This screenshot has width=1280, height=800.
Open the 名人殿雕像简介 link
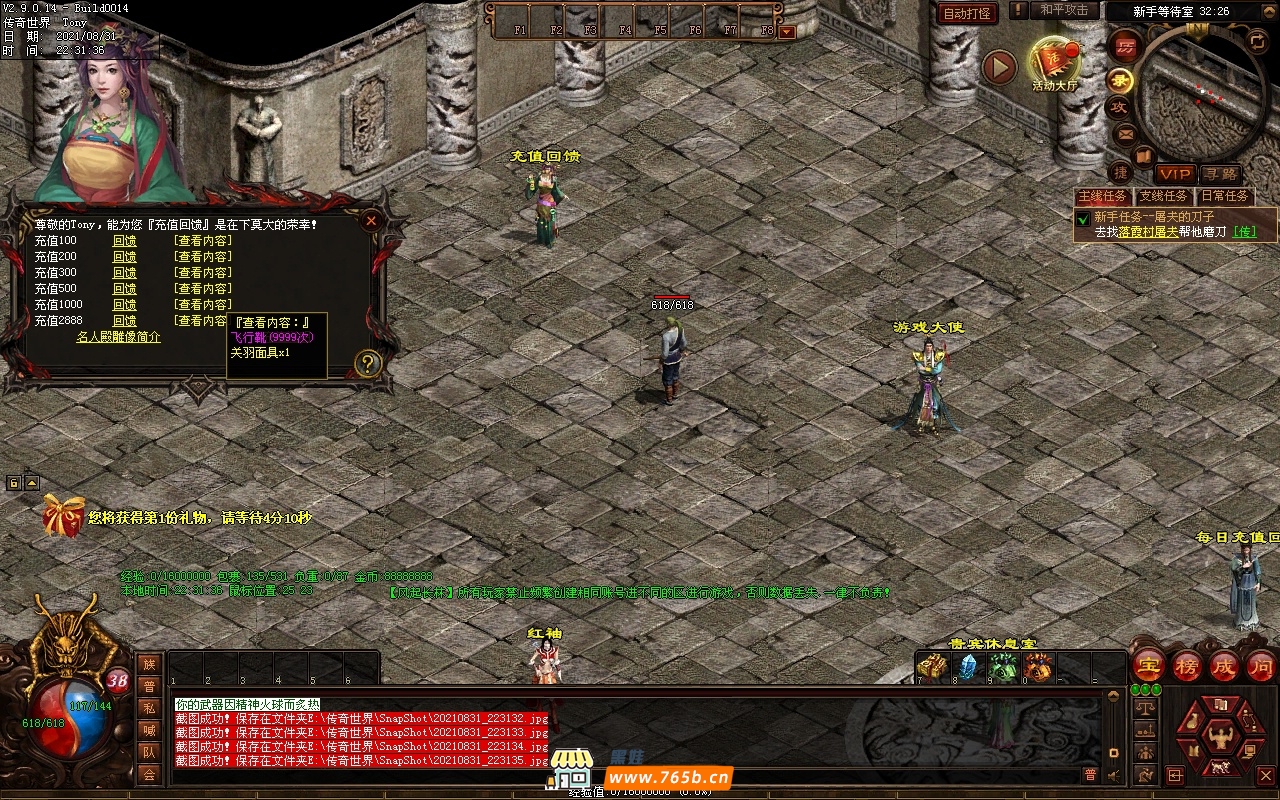[118, 337]
